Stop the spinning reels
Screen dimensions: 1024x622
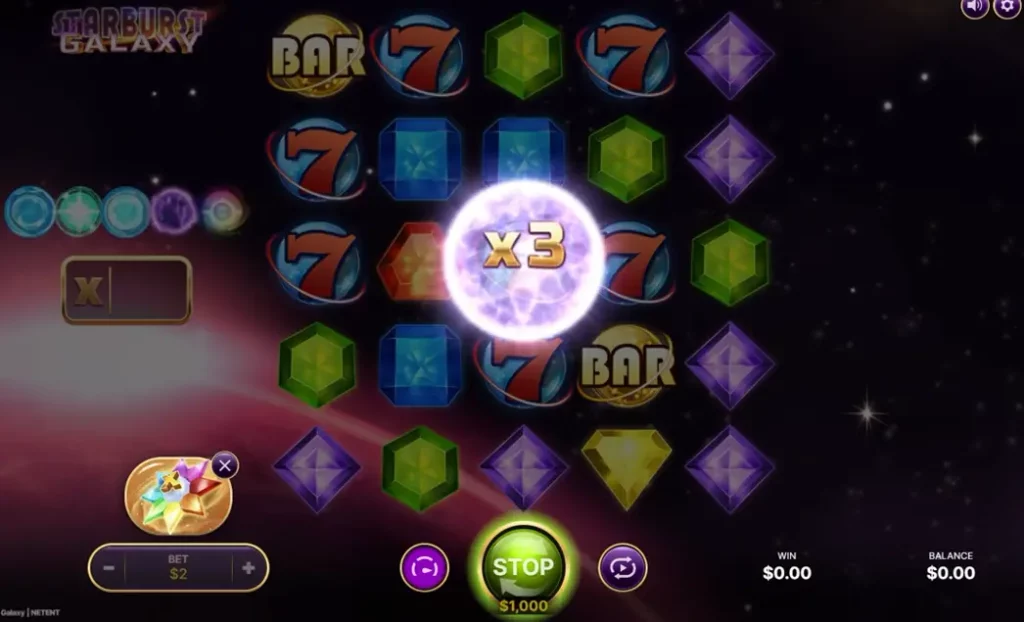(x=523, y=567)
